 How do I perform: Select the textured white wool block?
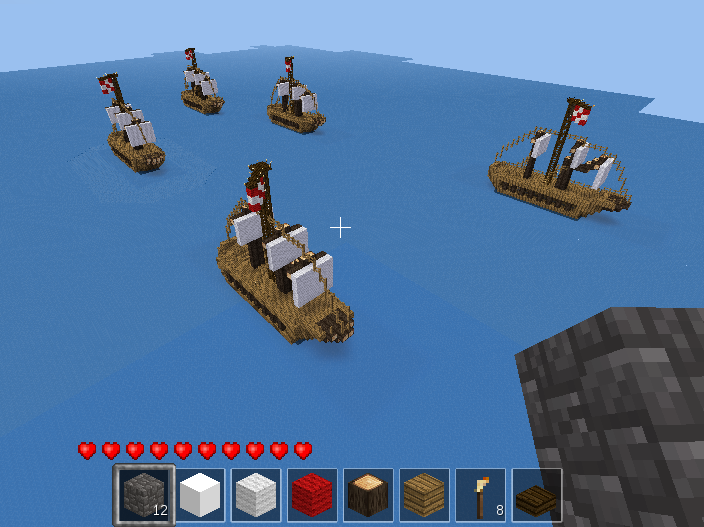coord(257,495)
